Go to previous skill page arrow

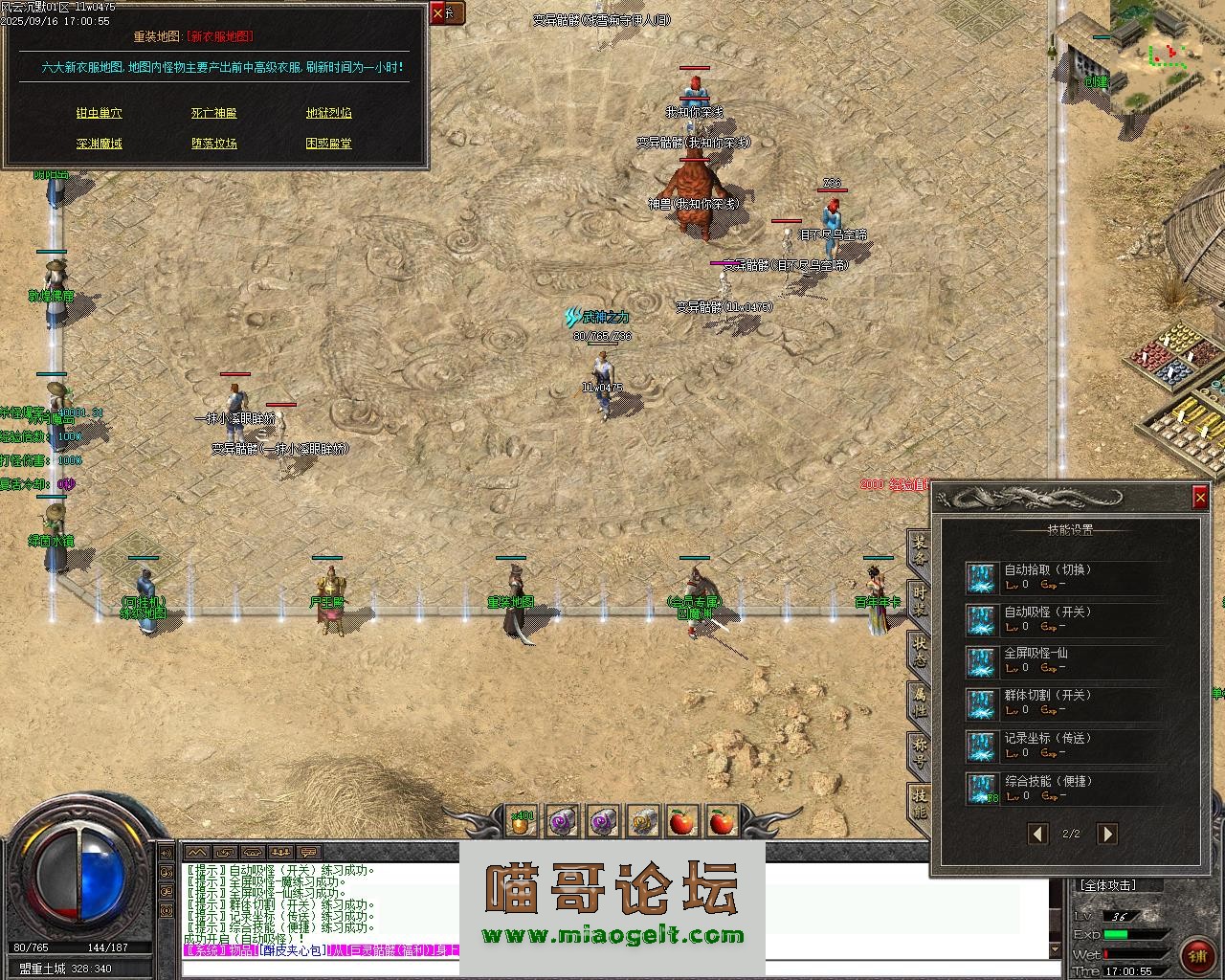(x=1037, y=834)
